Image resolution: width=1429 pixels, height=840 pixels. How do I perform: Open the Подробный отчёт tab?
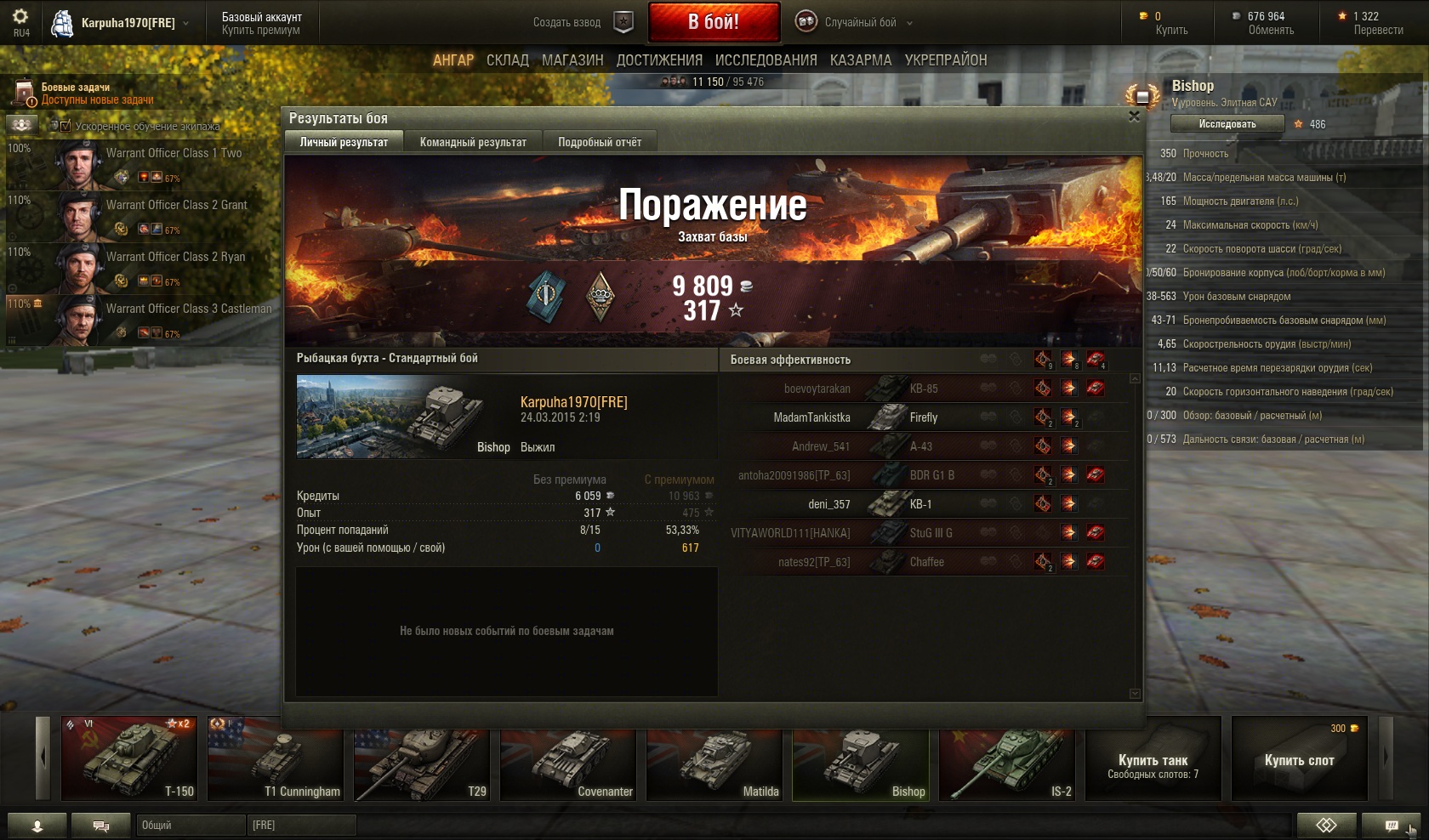(x=600, y=142)
